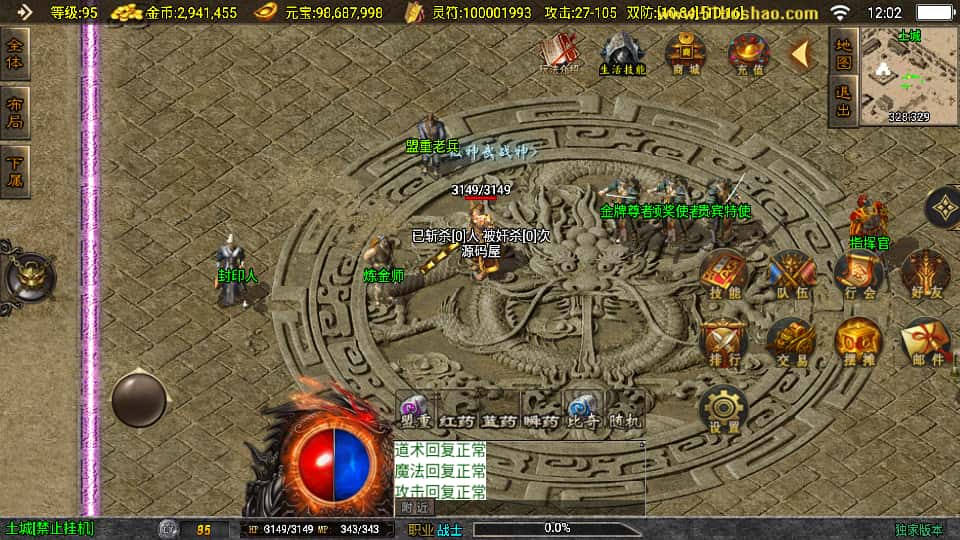Open the 摆摊 stall setup
Image resolution: width=960 pixels, height=540 pixels.
click(x=858, y=342)
